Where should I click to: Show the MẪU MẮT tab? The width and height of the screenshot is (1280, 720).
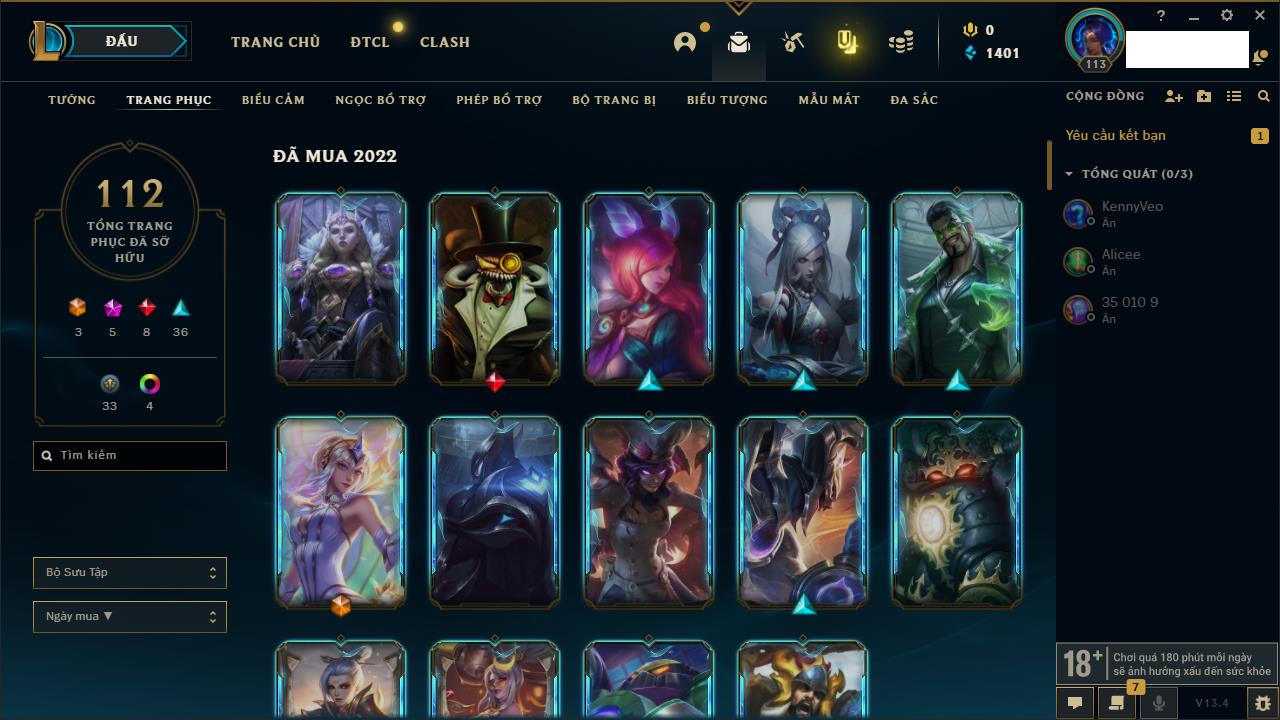[x=829, y=100]
